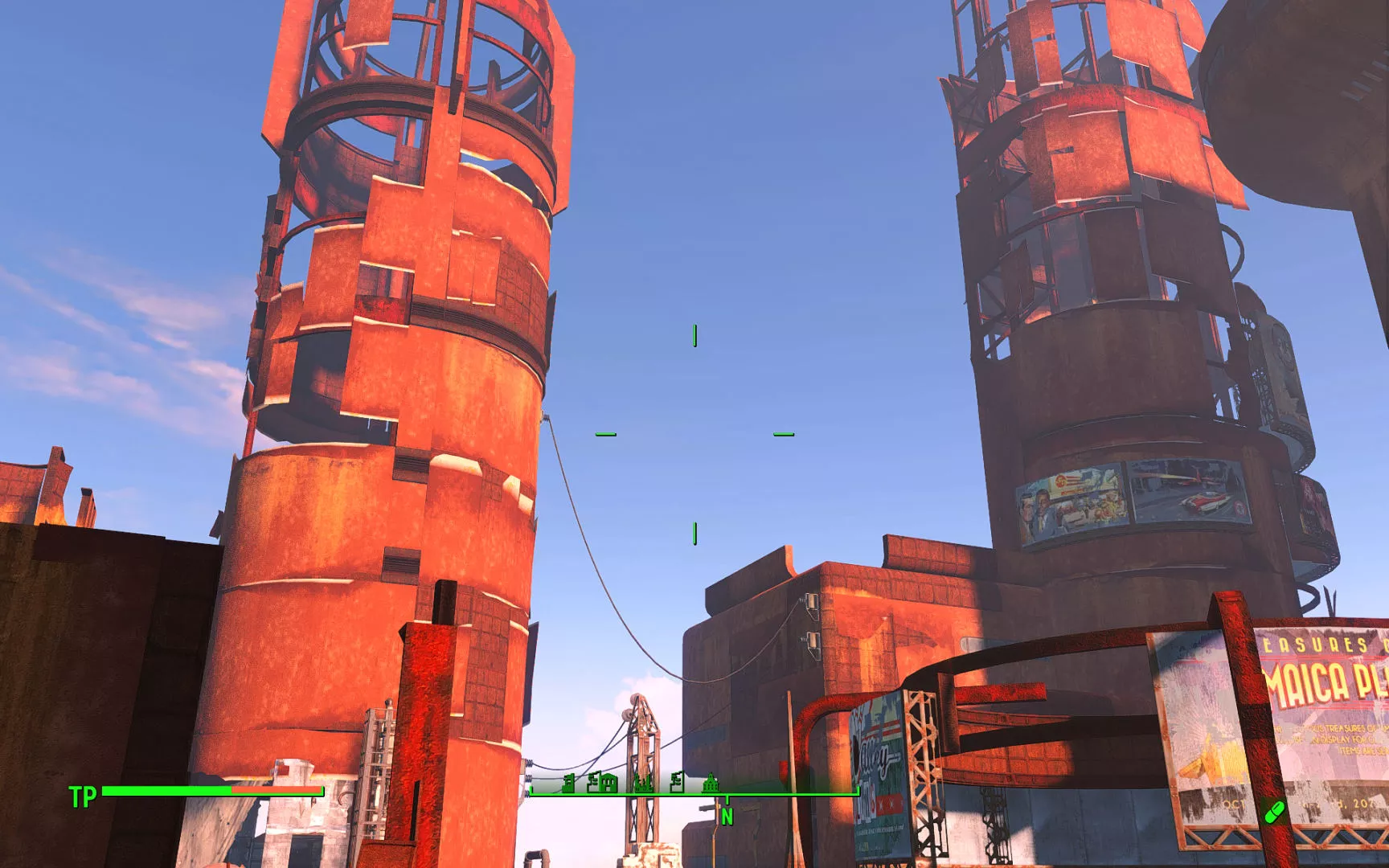
Task: Select the church marker on the compass
Action: point(711,783)
